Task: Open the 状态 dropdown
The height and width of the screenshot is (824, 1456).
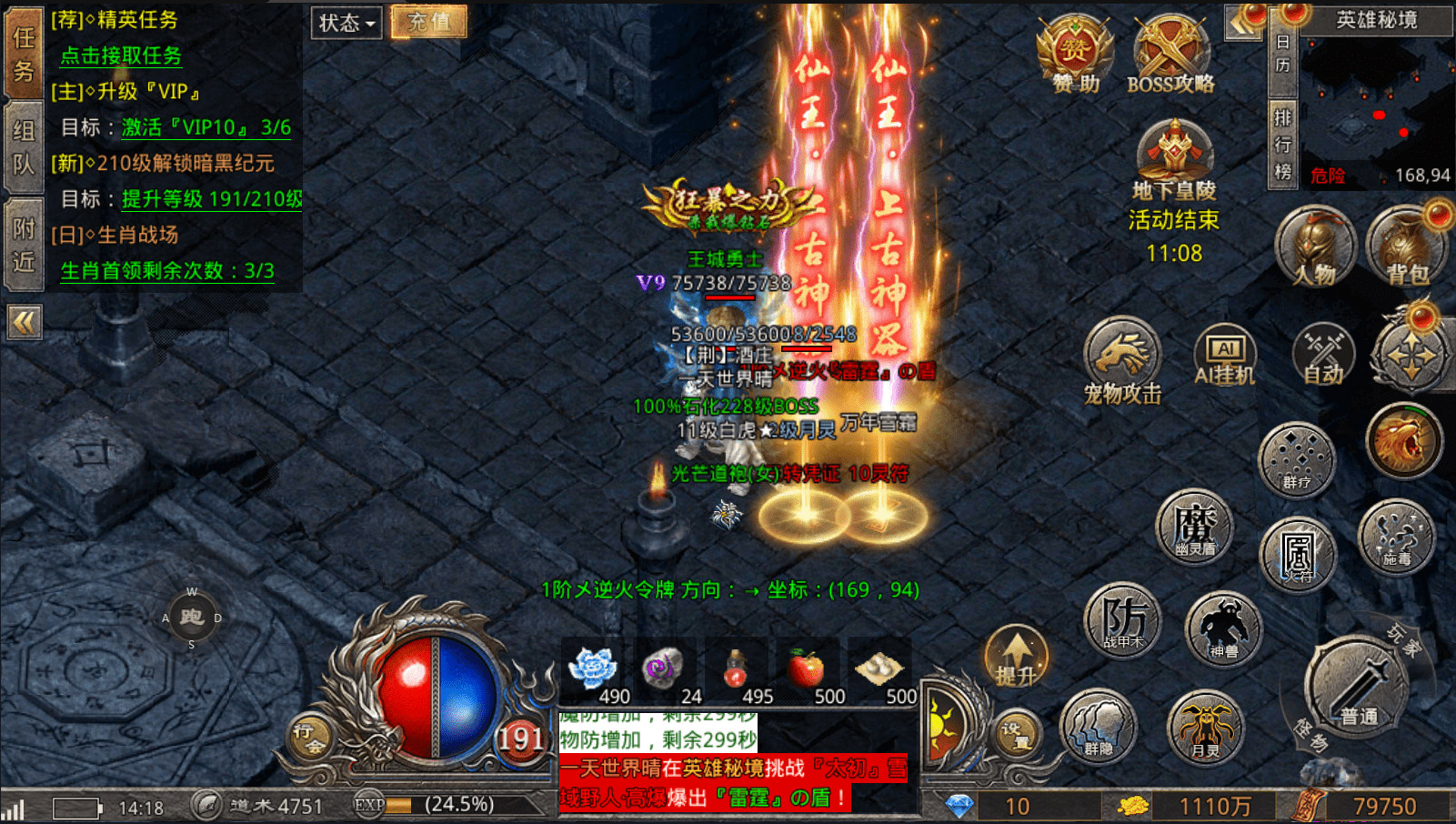Action: click(347, 23)
